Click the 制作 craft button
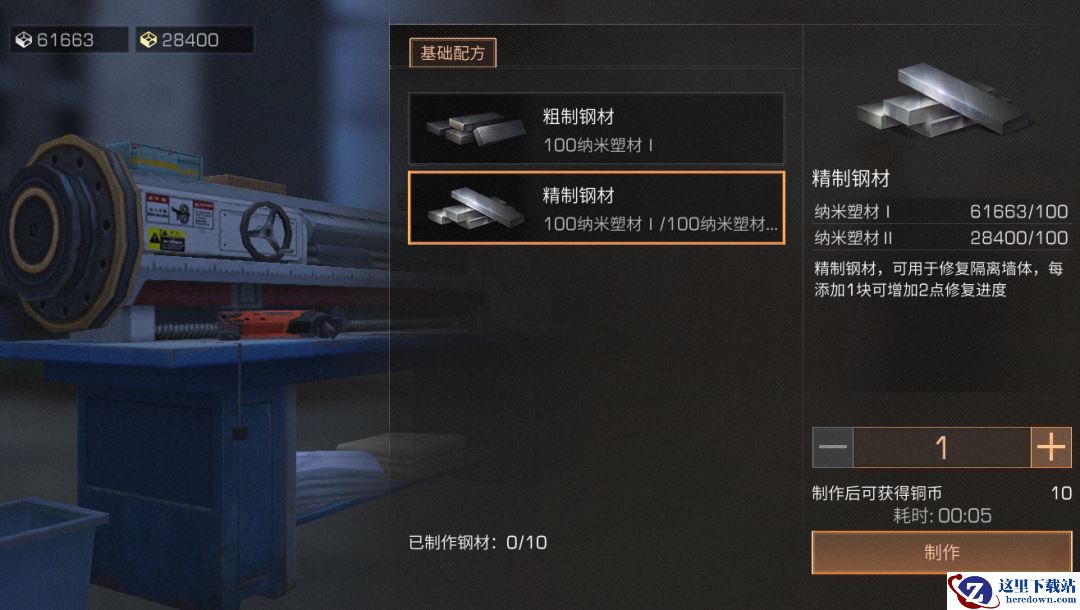The height and width of the screenshot is (610, 1080). coord(941,552)
